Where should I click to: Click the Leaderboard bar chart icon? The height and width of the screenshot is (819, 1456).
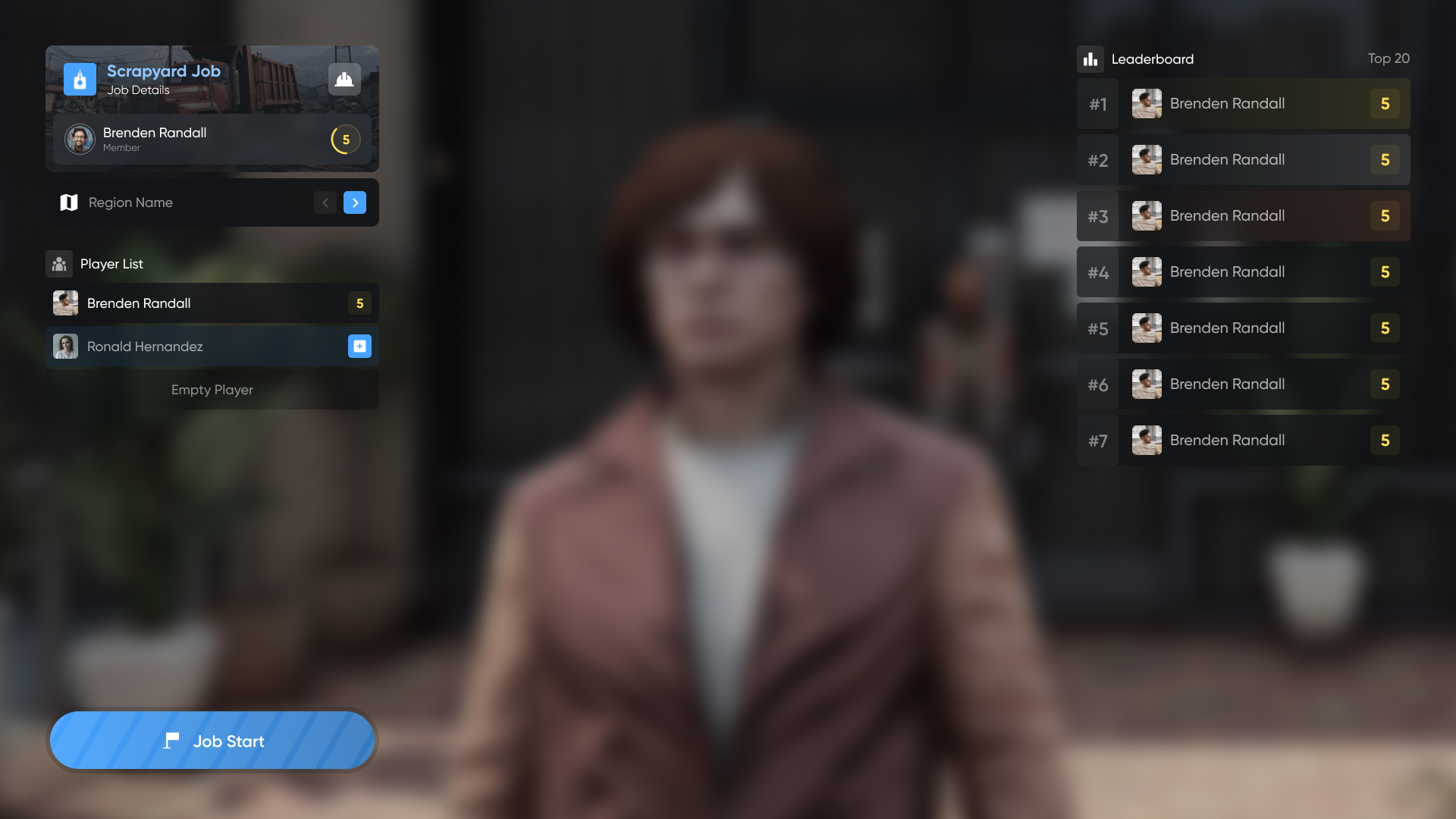(x=1090, y=59)
